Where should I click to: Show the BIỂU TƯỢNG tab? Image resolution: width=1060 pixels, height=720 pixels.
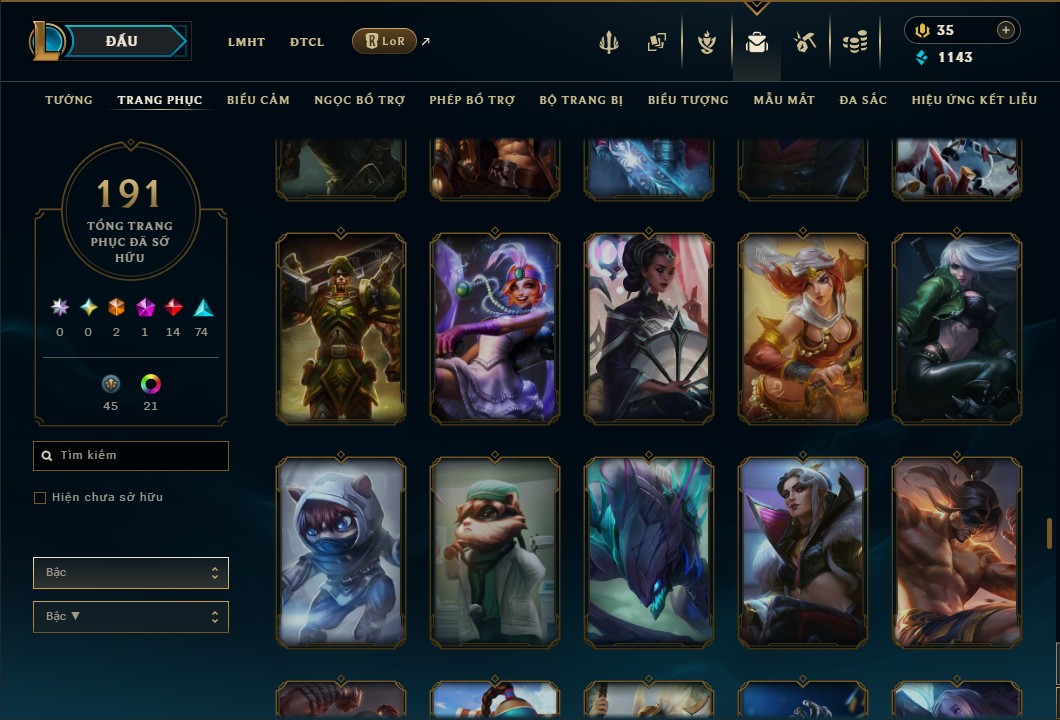688,100
